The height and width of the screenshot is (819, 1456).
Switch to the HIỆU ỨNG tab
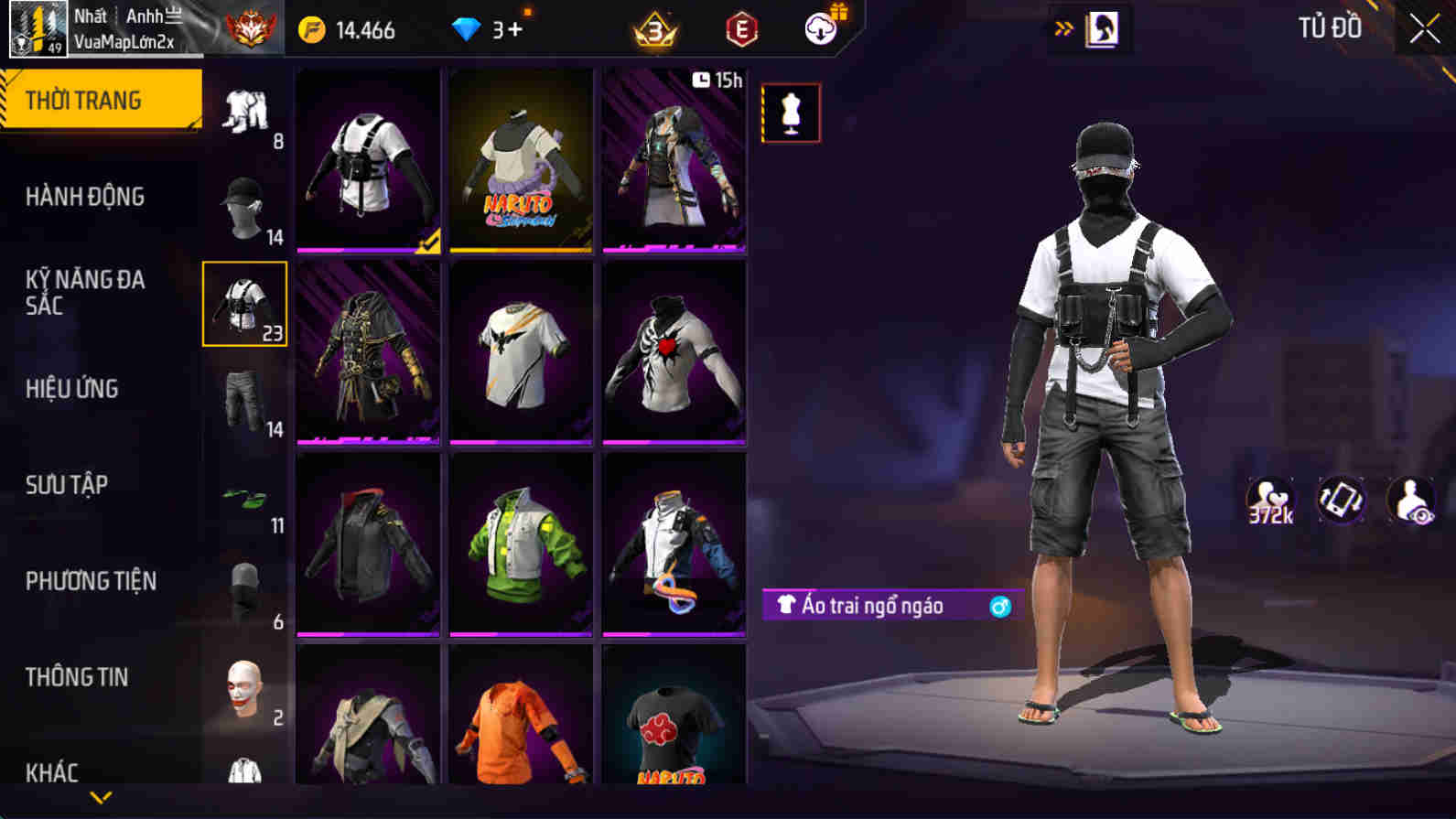[71, 388]
